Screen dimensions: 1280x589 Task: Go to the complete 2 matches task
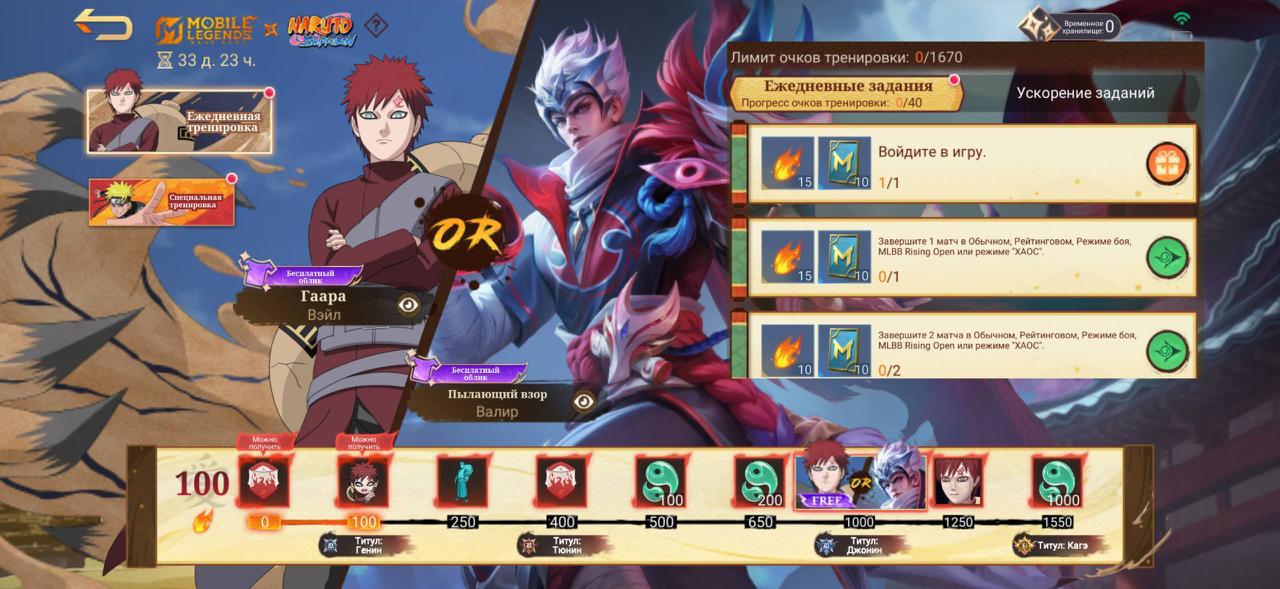pyautogui.click(x=1167, y=351)
